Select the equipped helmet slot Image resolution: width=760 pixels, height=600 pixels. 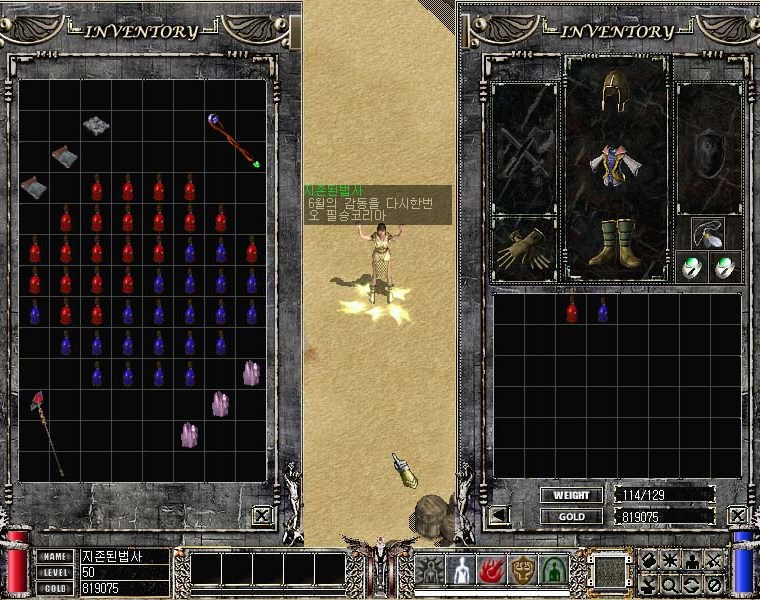[614, 96]
